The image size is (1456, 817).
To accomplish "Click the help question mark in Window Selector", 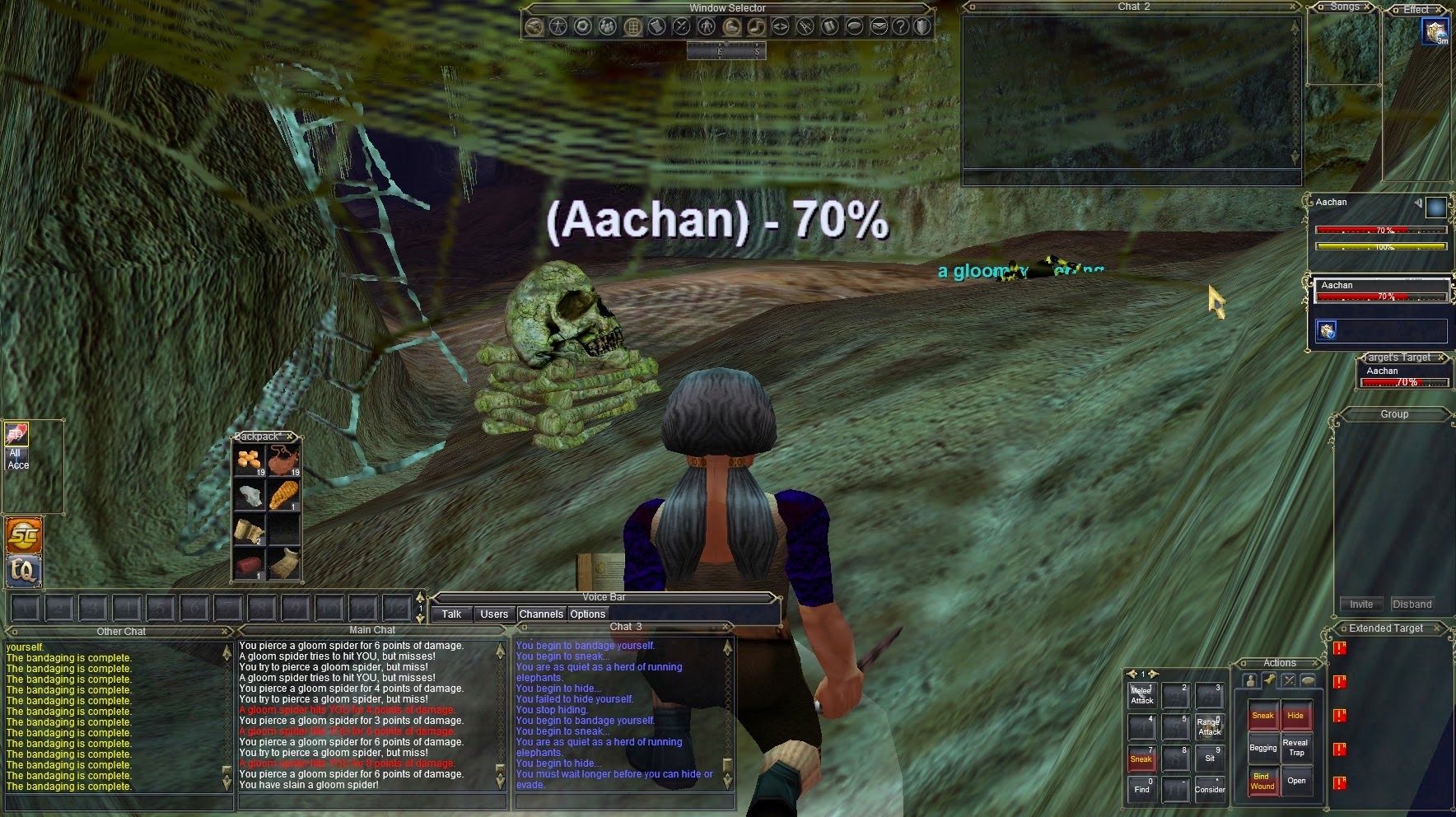I will pos(901,26).
